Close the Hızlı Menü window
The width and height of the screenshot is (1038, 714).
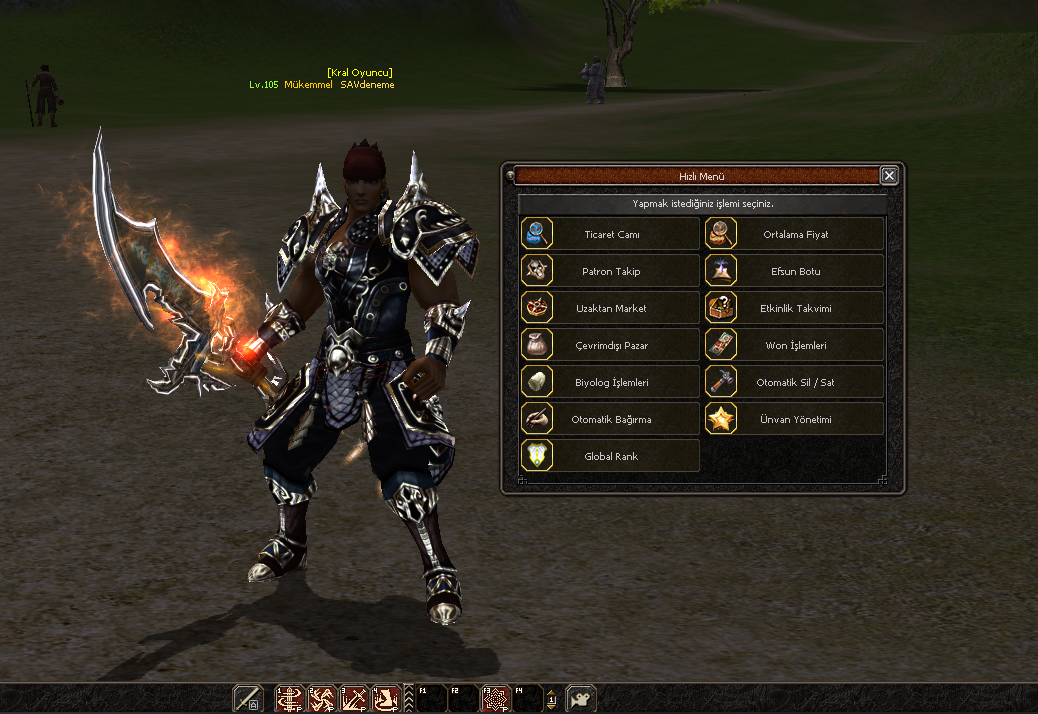[889, 176]
